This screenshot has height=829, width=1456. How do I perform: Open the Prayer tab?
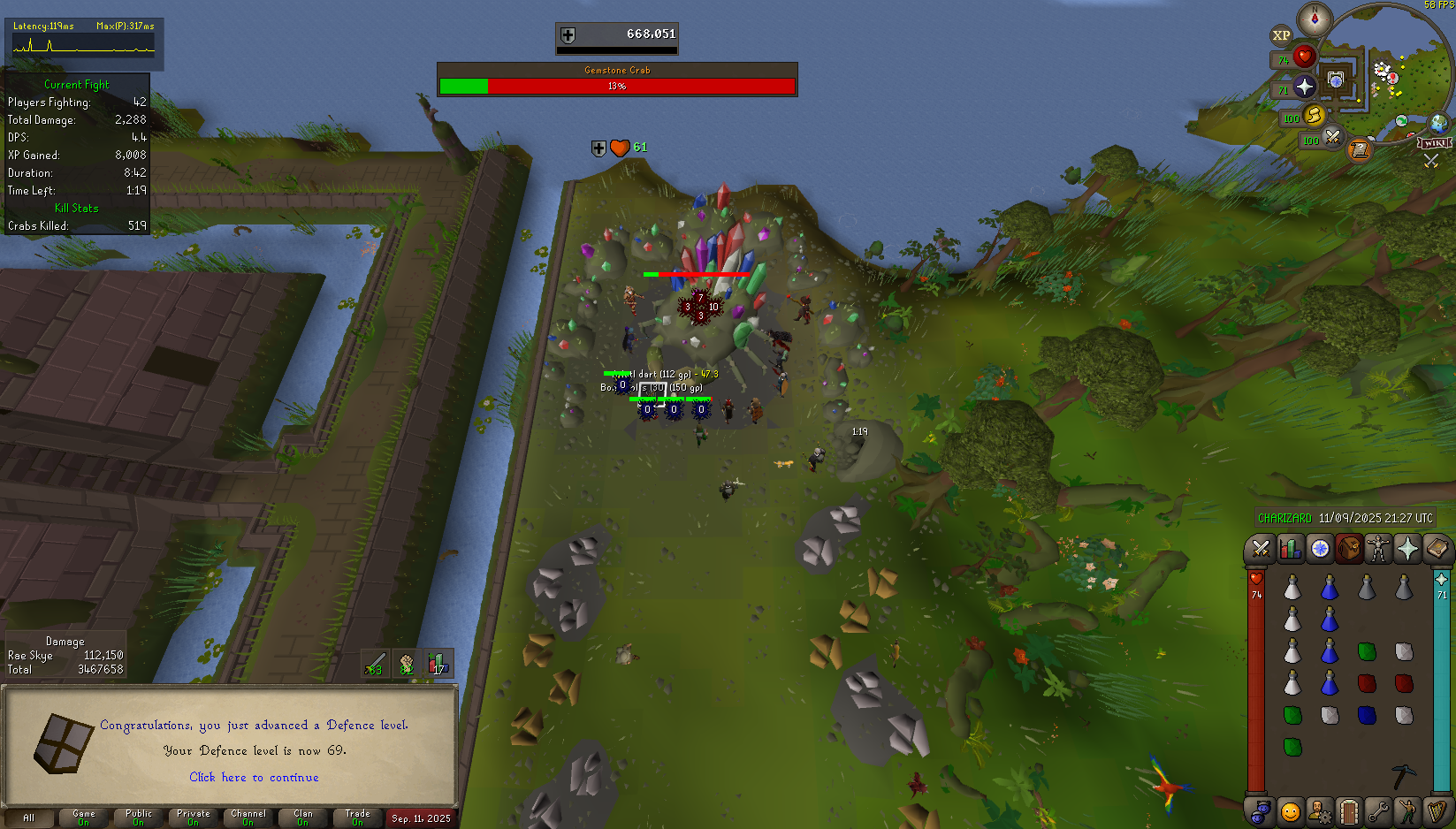pos(1407,550)
